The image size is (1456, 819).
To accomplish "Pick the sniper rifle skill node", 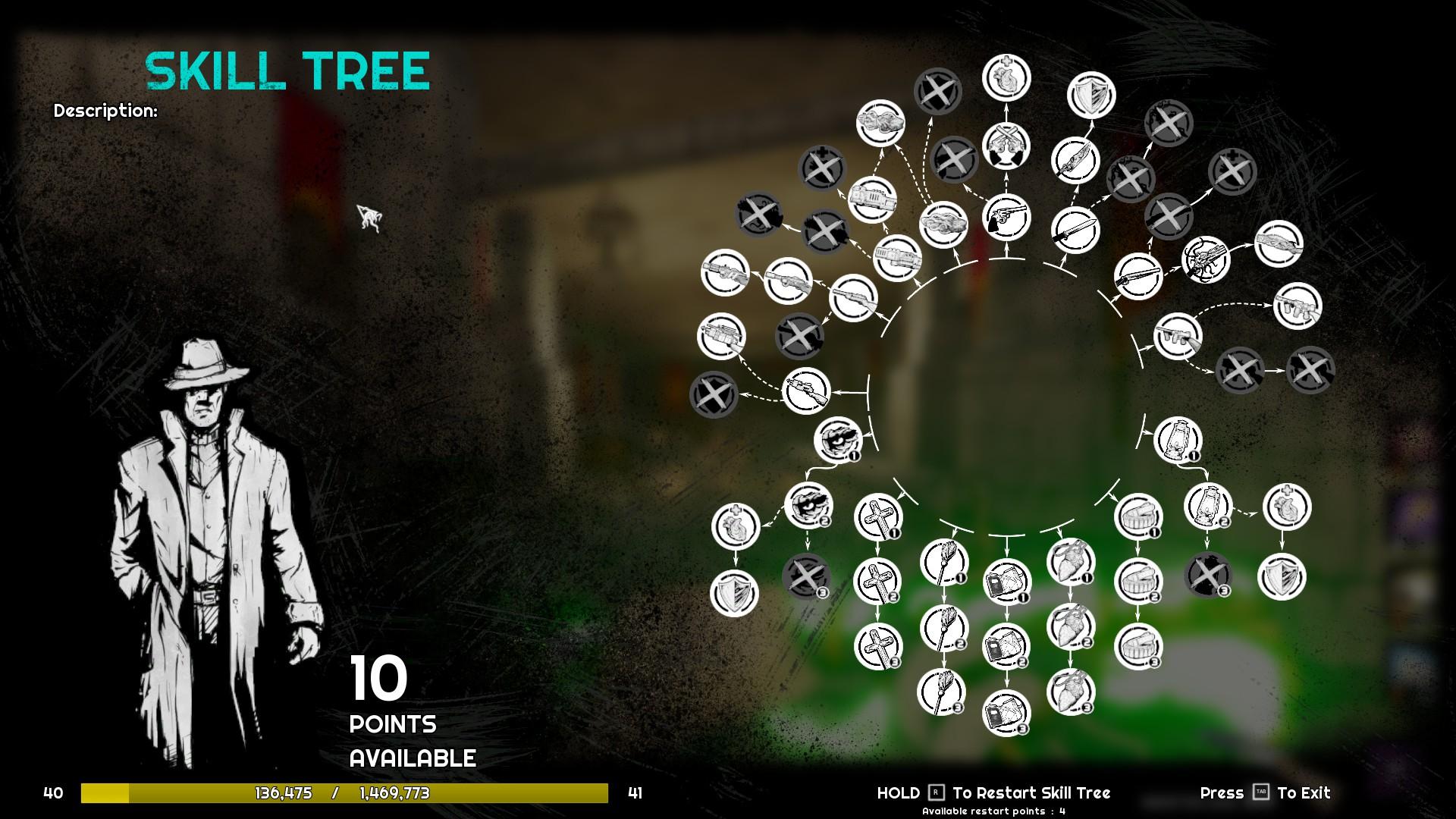I will (805, 391).
